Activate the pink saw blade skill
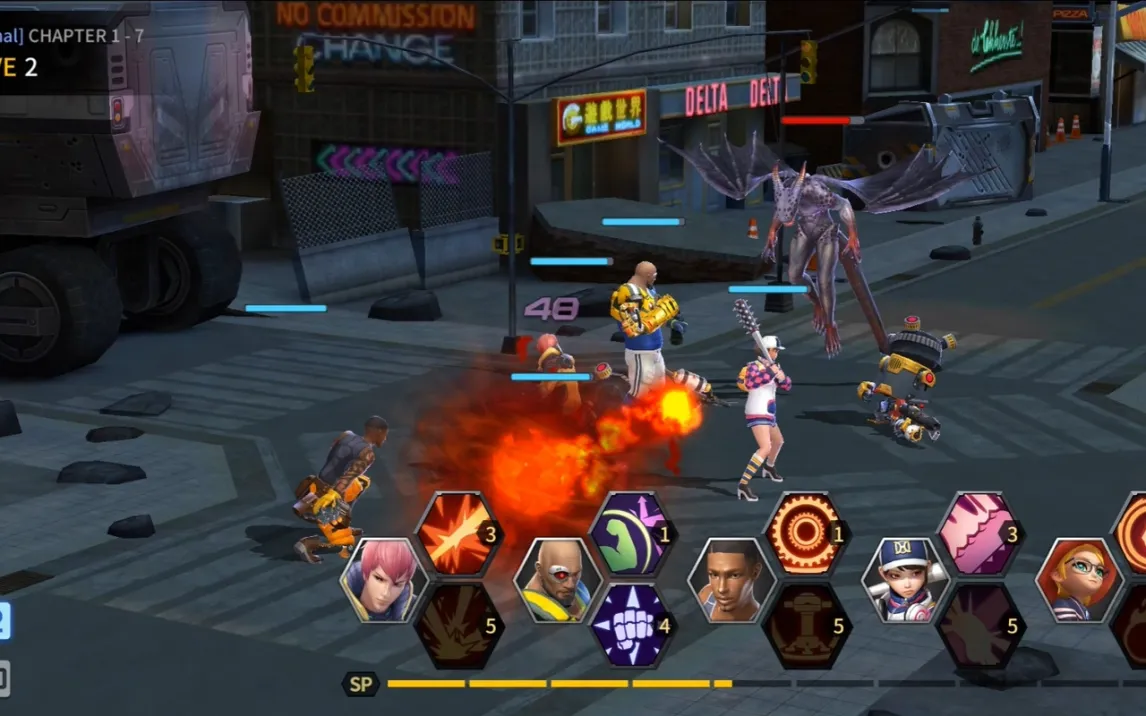Screen dimensions: 1146x716 [x=979, y=534]
